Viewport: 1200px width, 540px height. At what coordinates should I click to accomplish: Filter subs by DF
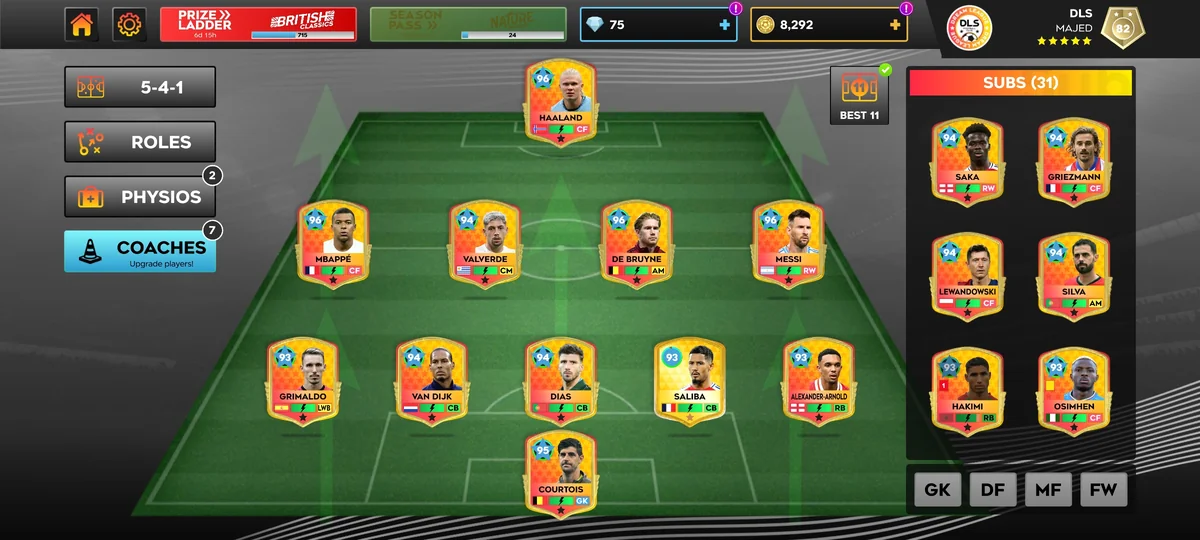click(x=992, y=490)
